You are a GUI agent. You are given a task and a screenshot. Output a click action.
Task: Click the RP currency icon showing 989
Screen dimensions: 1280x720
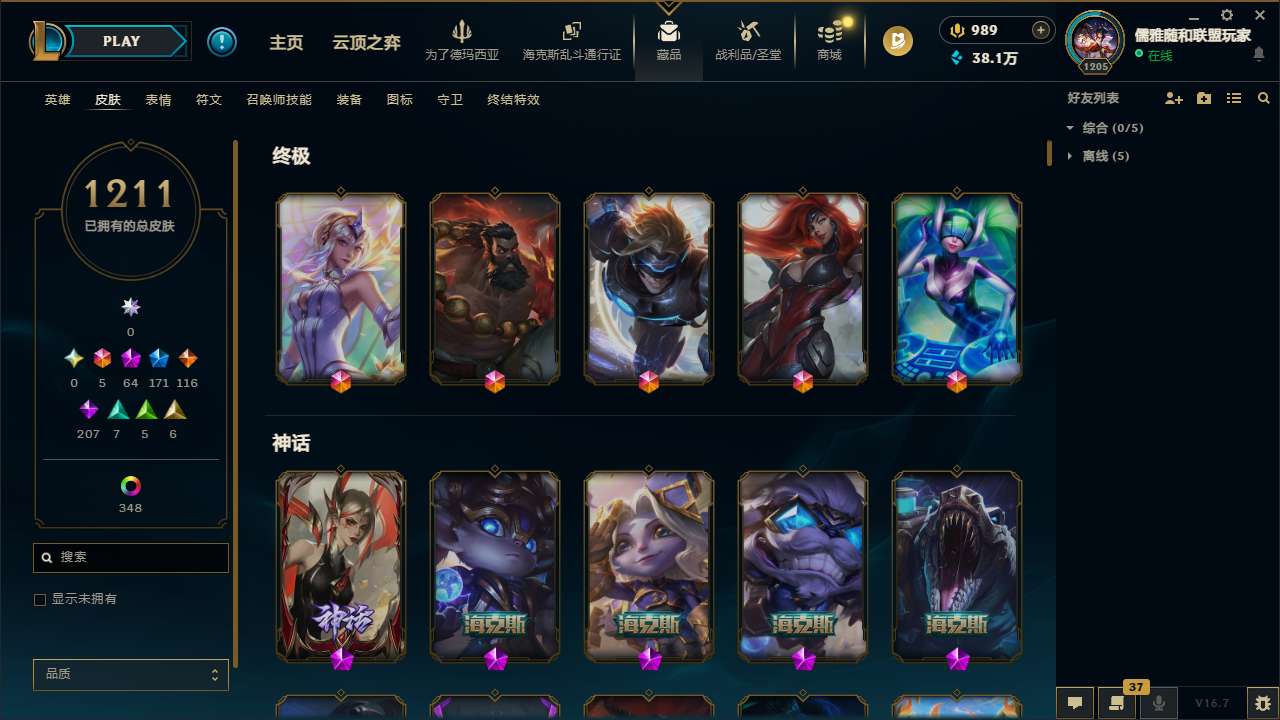tap(956, 30)
